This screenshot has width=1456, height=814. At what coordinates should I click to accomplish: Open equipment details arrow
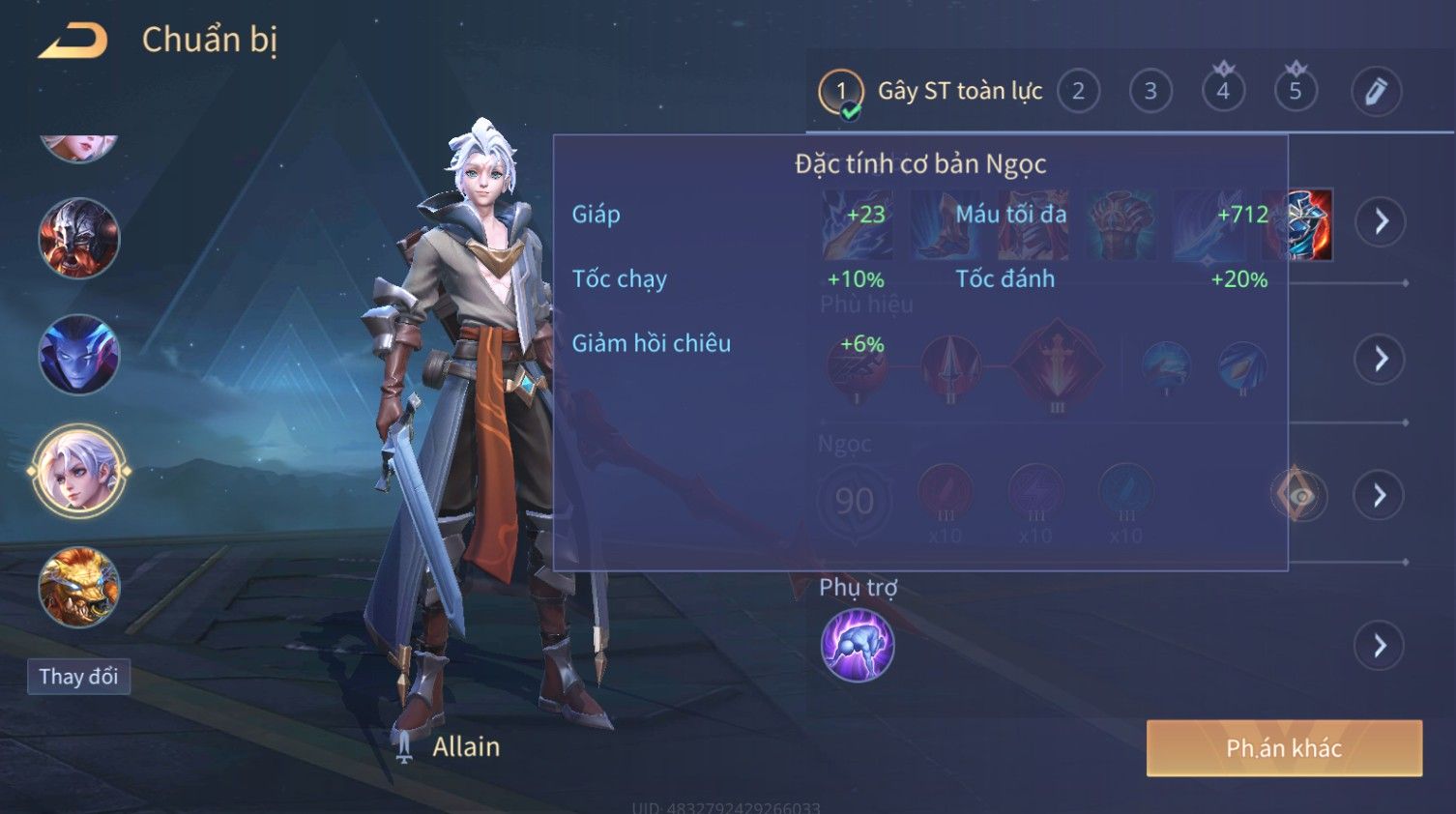click(1381, 221)
